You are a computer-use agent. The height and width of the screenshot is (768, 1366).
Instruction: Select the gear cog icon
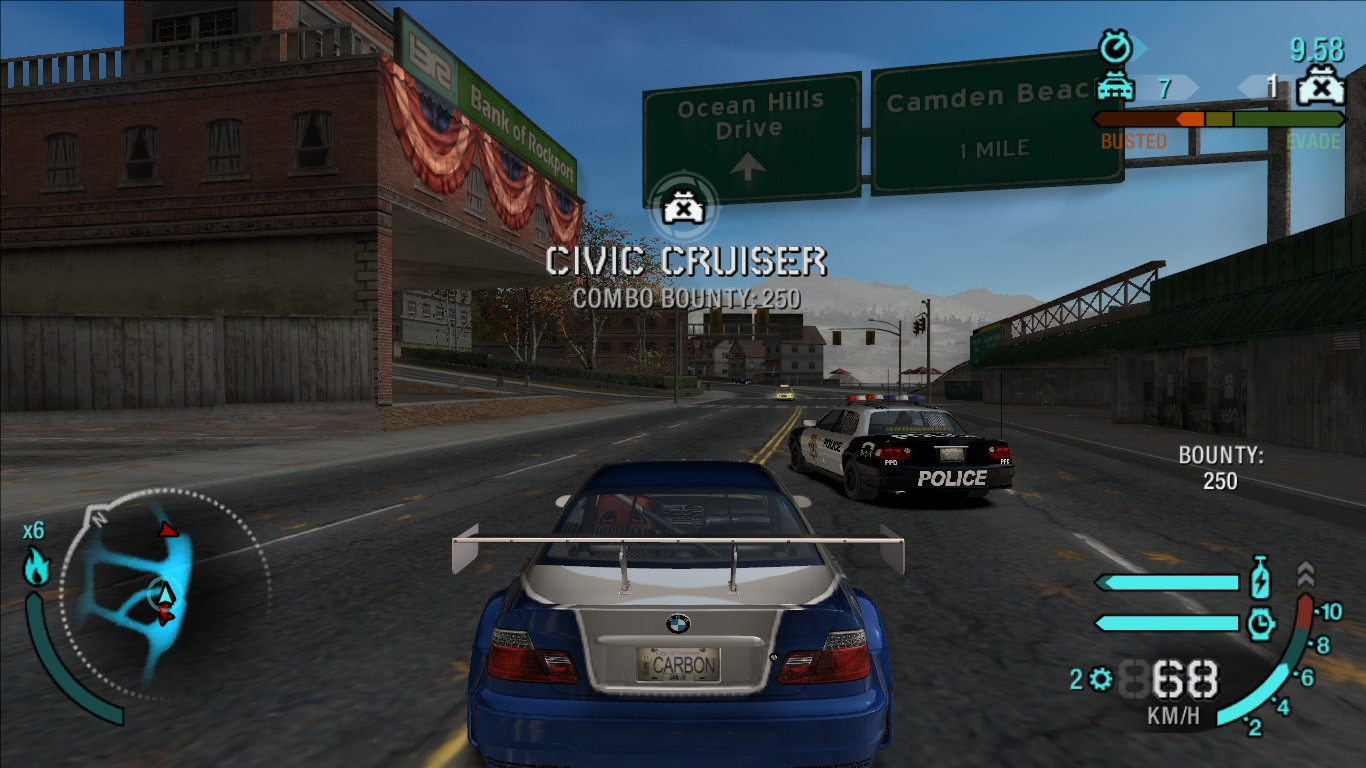pyautogui.click(x=1101, y=680)
